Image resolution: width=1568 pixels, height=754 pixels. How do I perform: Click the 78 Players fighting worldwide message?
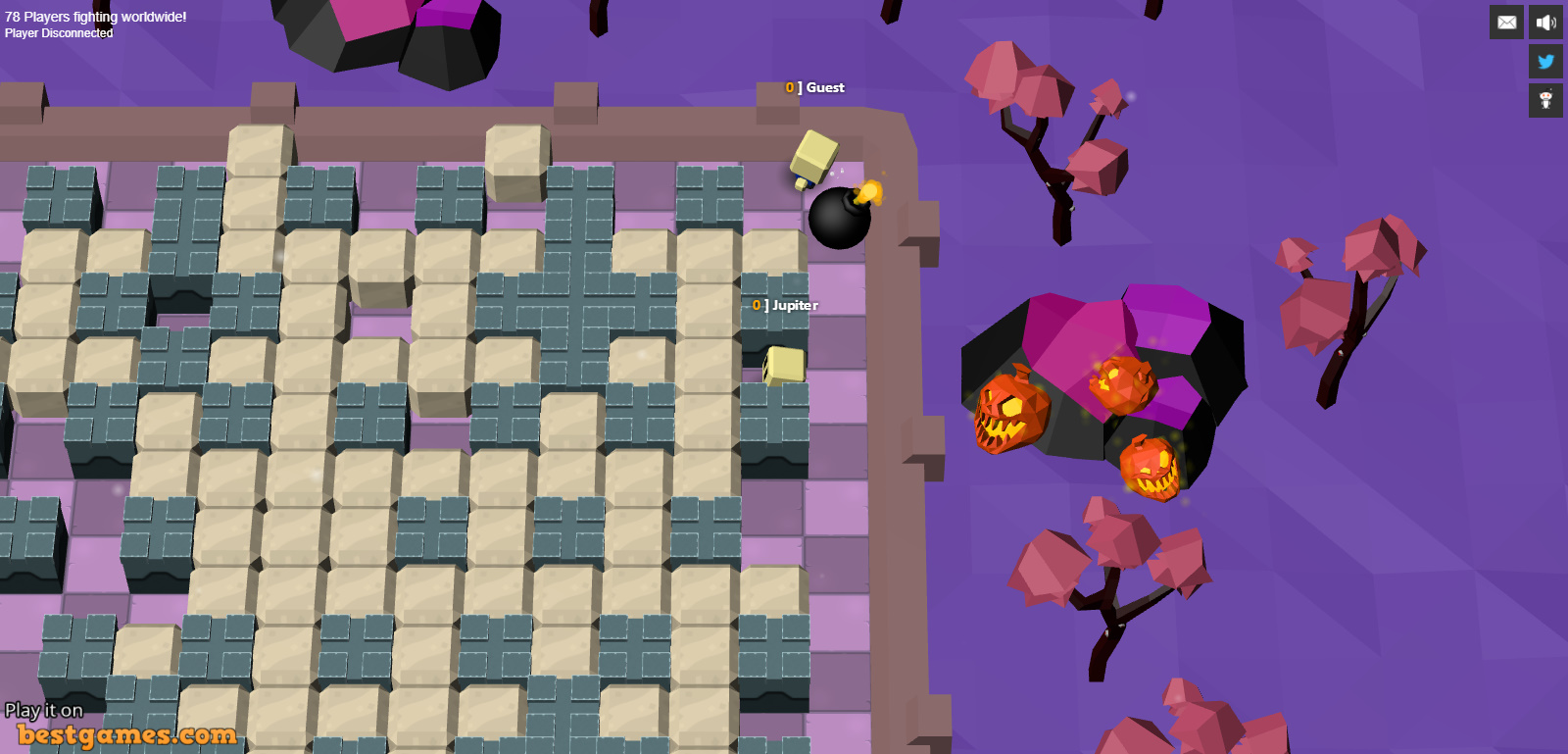pos(94,16)
